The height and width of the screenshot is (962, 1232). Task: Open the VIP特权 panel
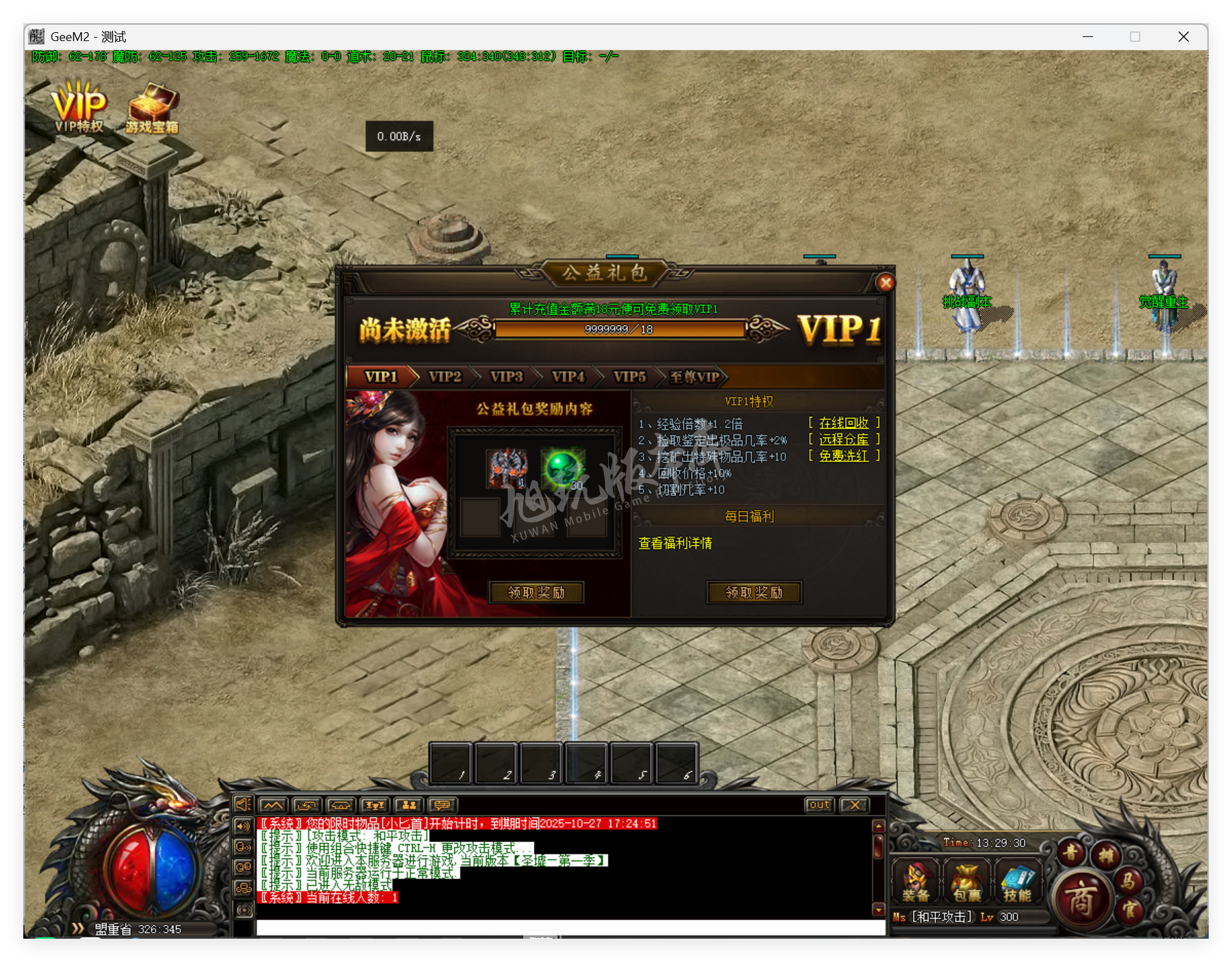pyautogui.click(x=78, y=106)
